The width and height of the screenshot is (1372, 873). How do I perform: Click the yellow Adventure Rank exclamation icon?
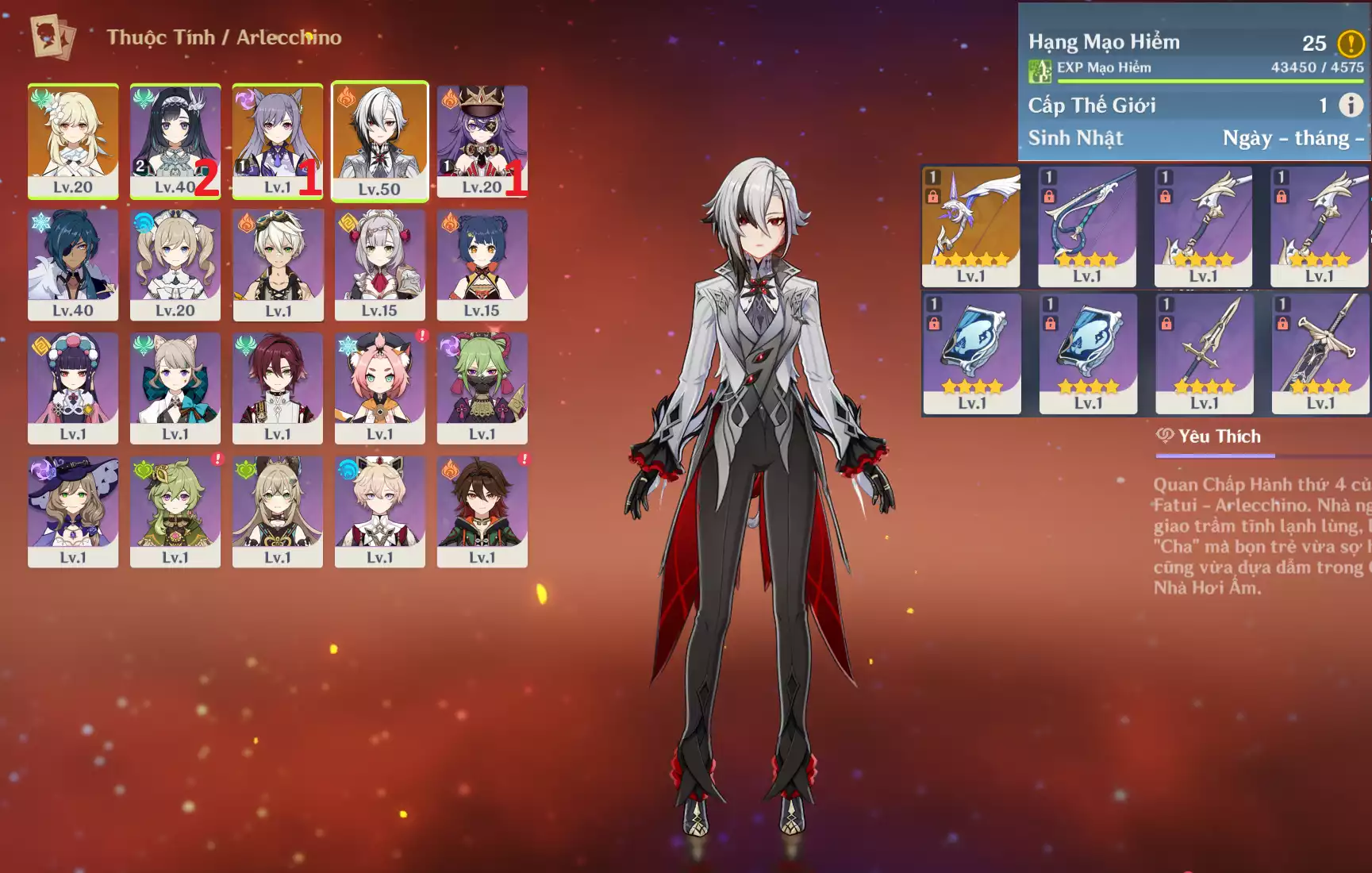(1351, 43)
